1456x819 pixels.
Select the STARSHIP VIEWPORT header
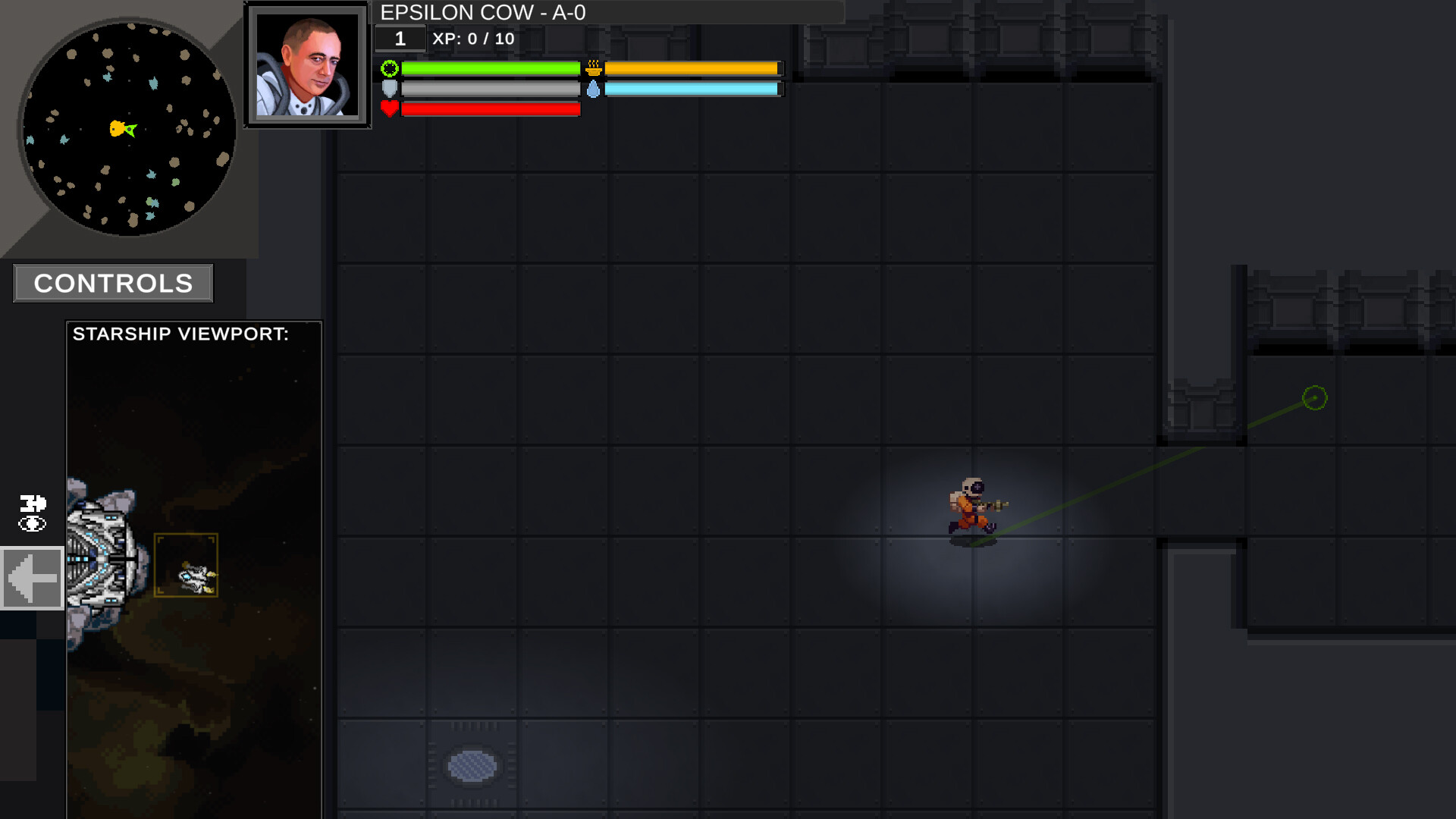point(180,334)
